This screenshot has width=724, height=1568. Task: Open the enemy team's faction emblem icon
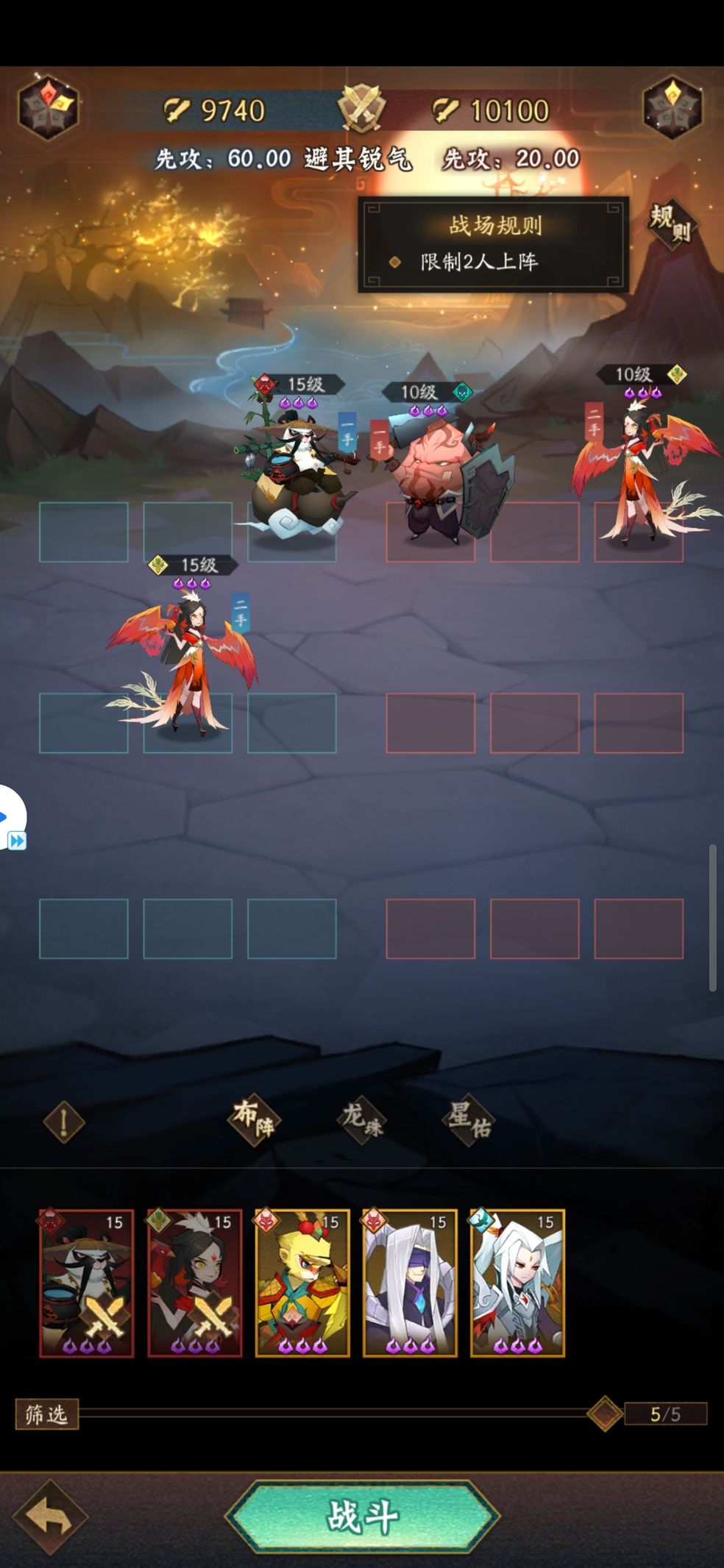click(x=673, y=108)
